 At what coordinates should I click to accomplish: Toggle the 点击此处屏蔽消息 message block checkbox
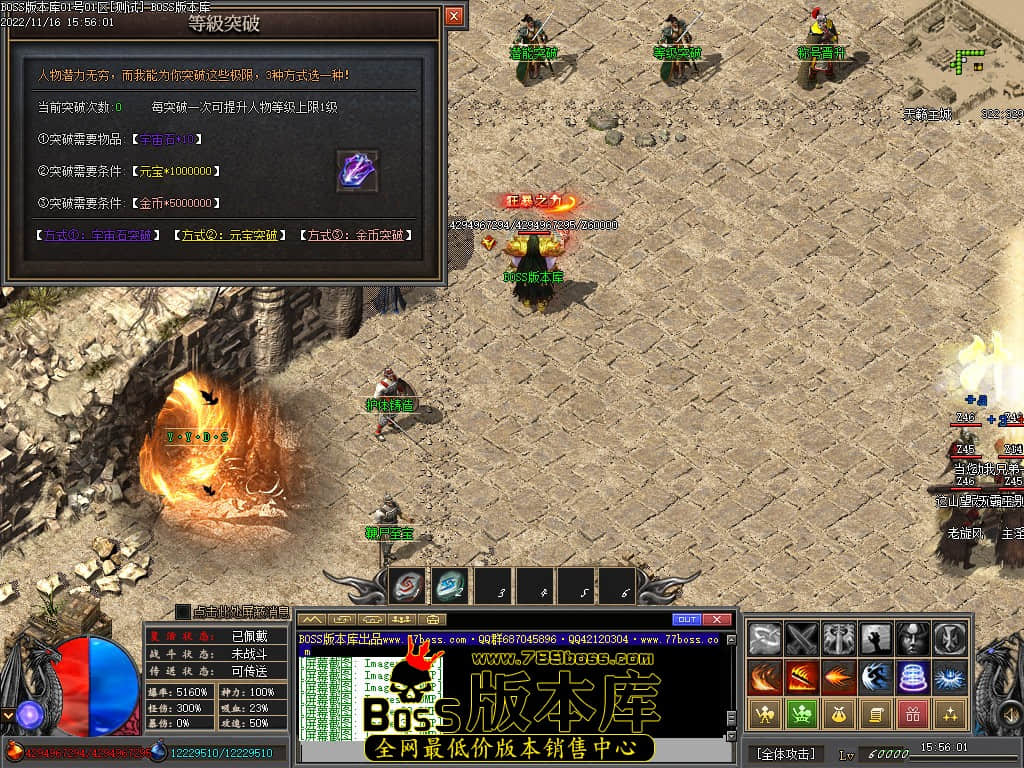coord(183,611)
